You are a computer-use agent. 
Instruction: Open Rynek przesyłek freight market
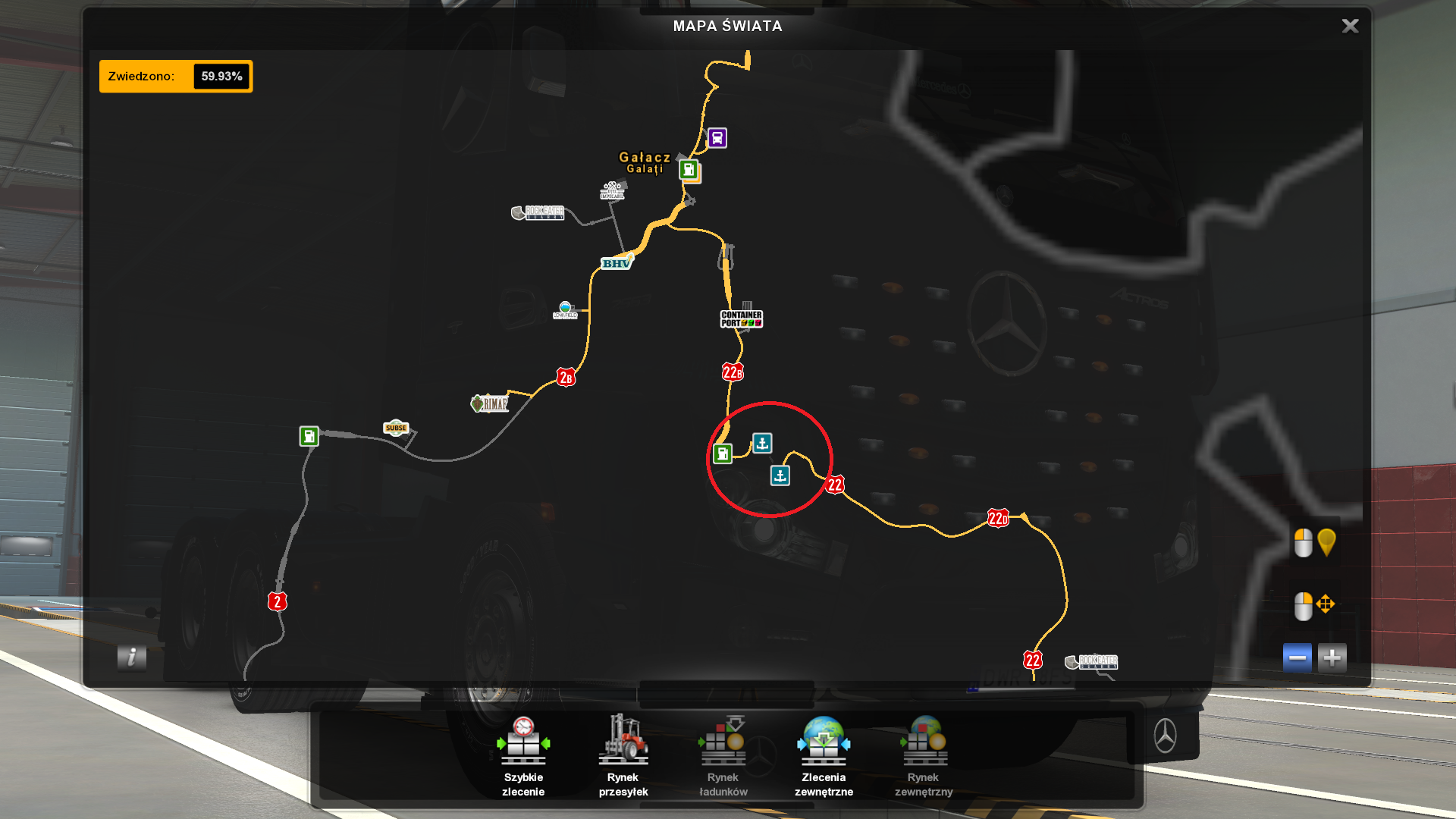[623, 756]
